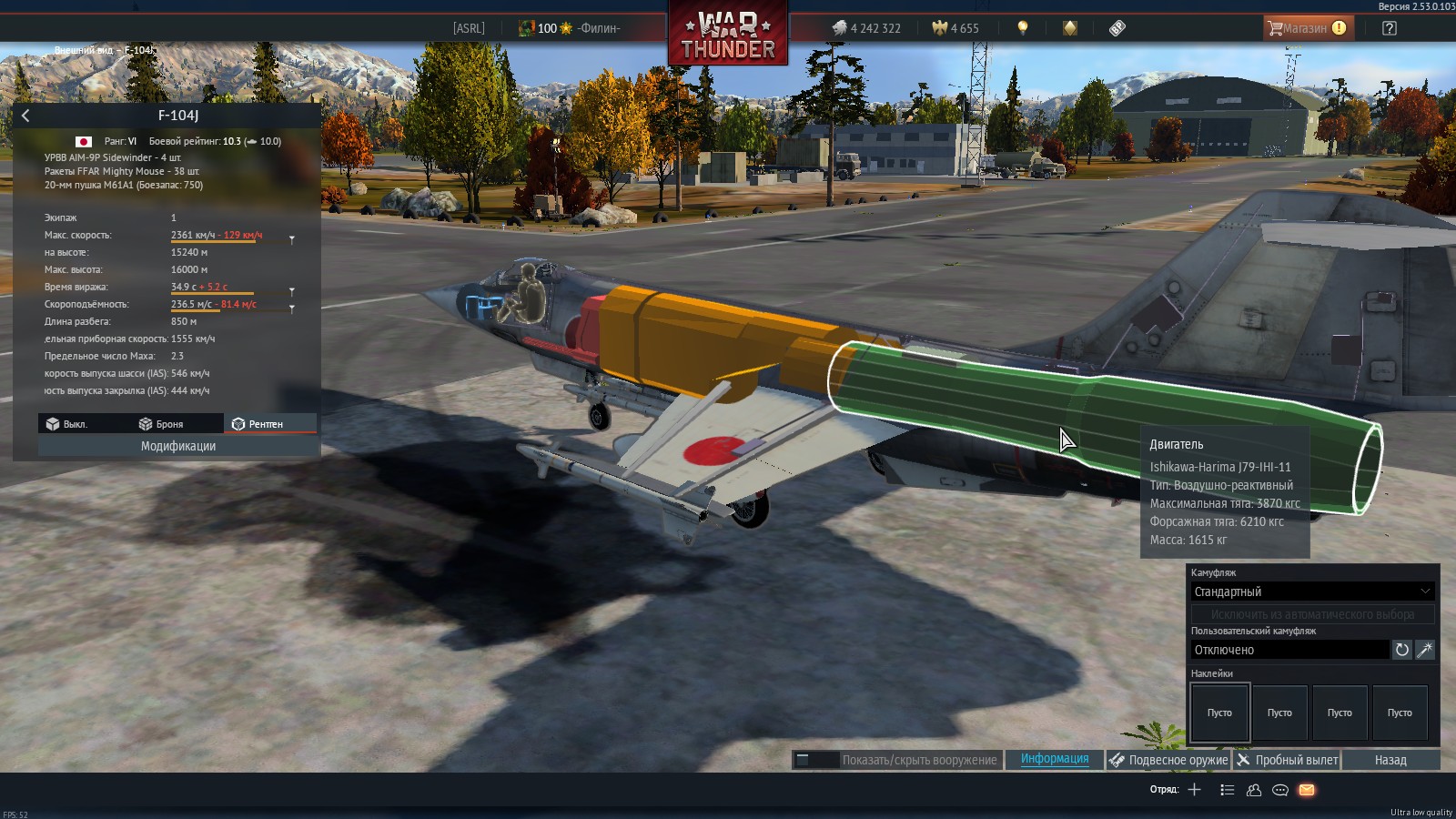Open the Магазин shop button
This screenshot has width=1456, height=819.
[x=1307, y=28]
